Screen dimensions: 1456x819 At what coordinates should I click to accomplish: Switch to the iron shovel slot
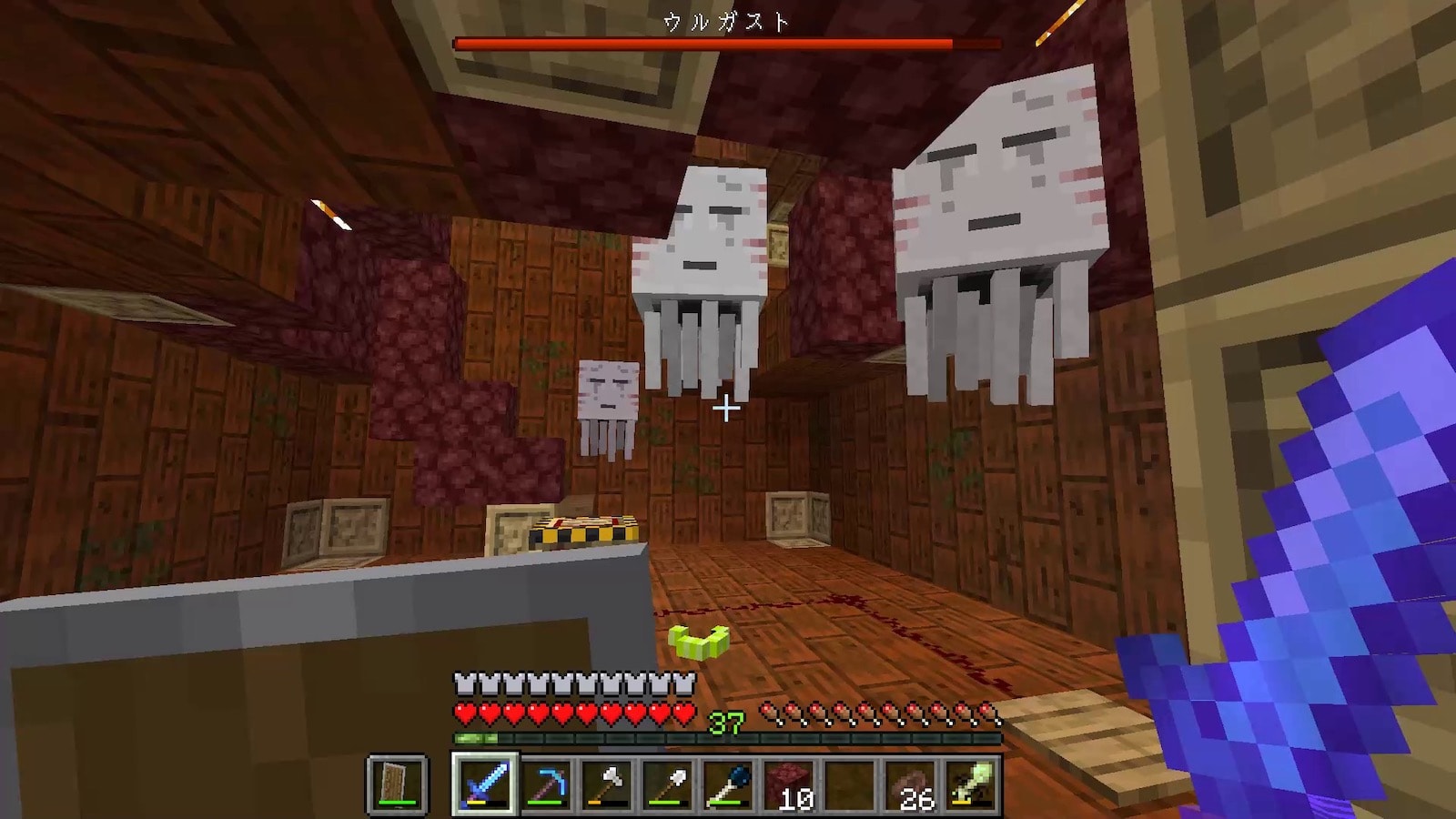pos(667,784)
